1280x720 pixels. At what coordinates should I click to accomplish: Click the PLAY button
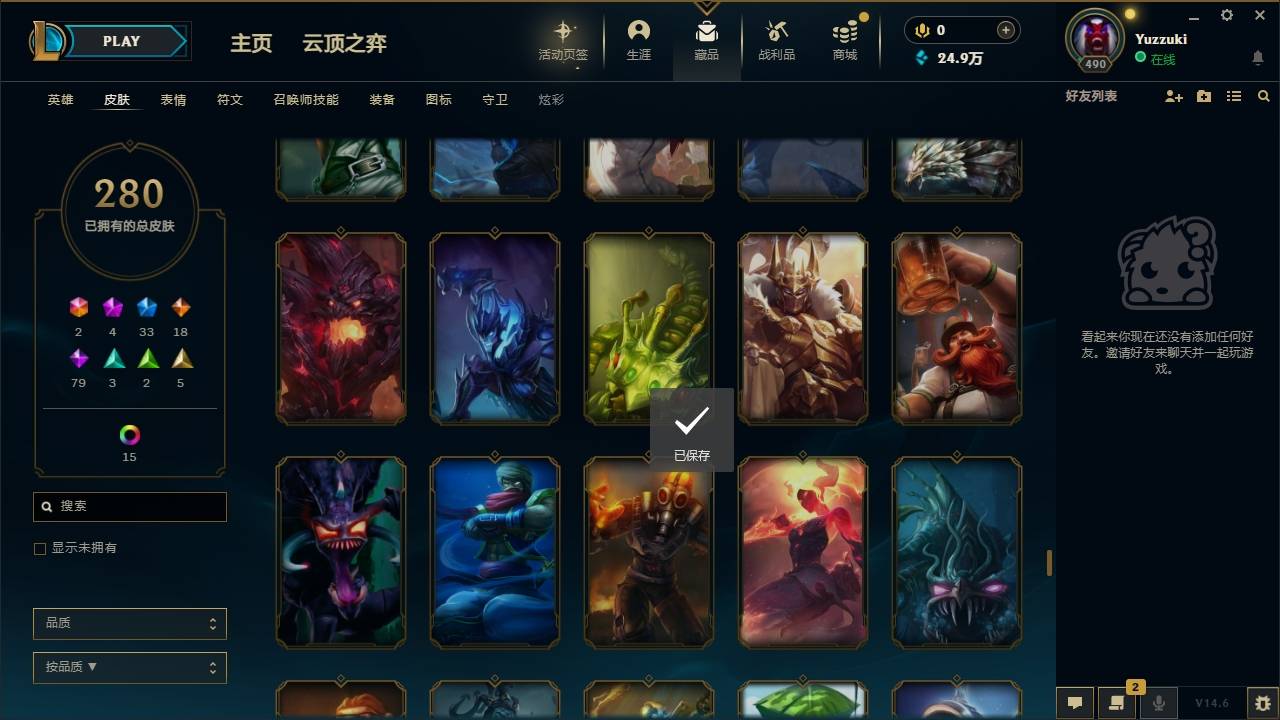click(121, 41)
